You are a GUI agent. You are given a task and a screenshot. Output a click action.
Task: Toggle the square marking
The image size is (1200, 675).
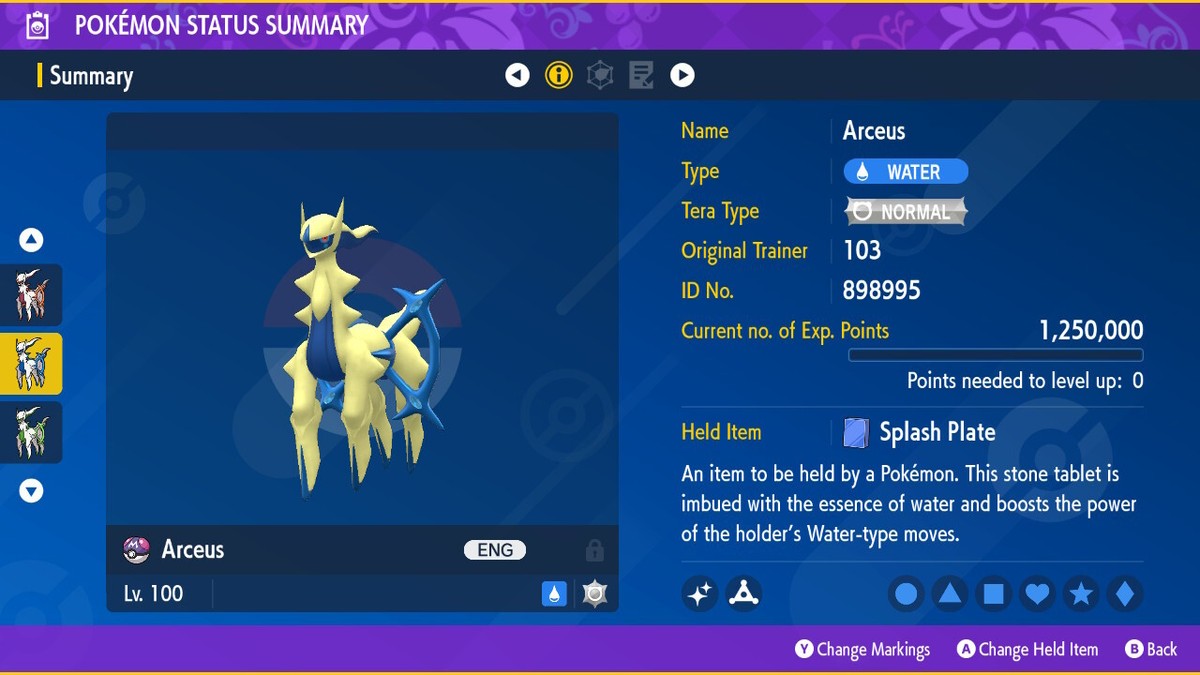point(994,595)
